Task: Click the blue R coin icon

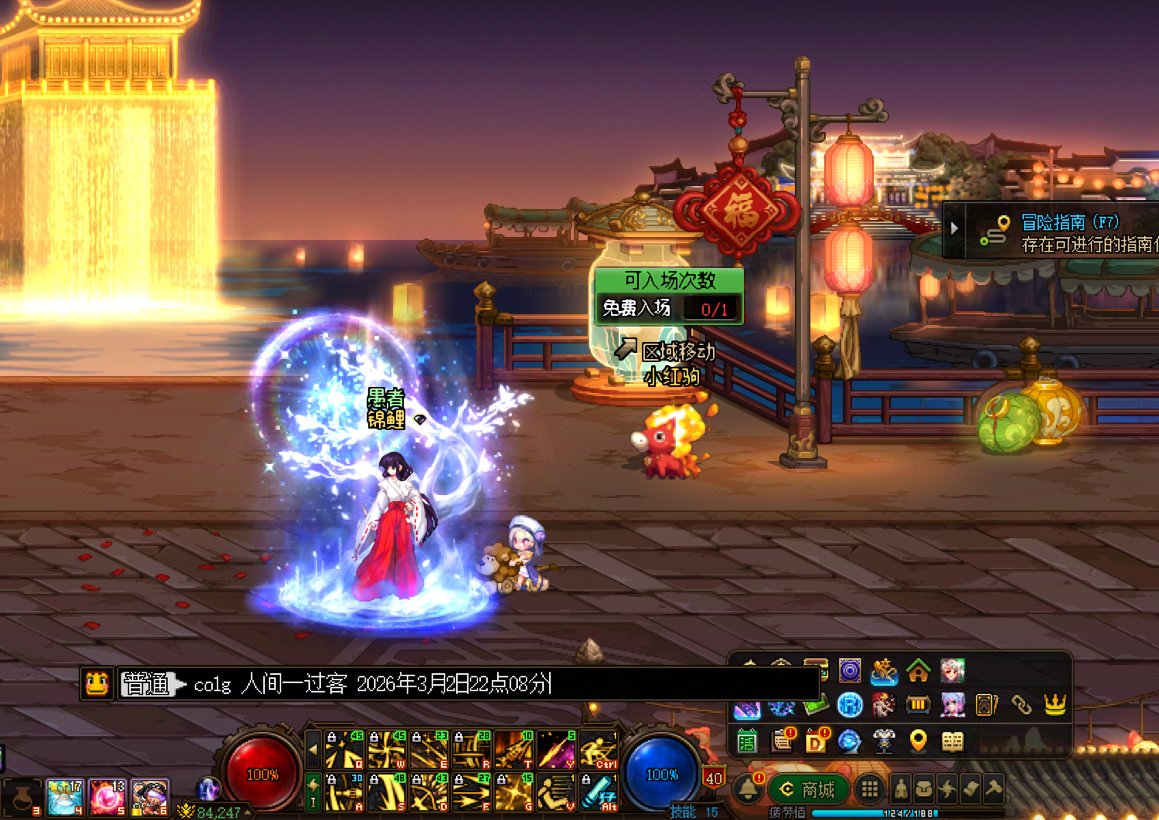Action: pos(850,705)
